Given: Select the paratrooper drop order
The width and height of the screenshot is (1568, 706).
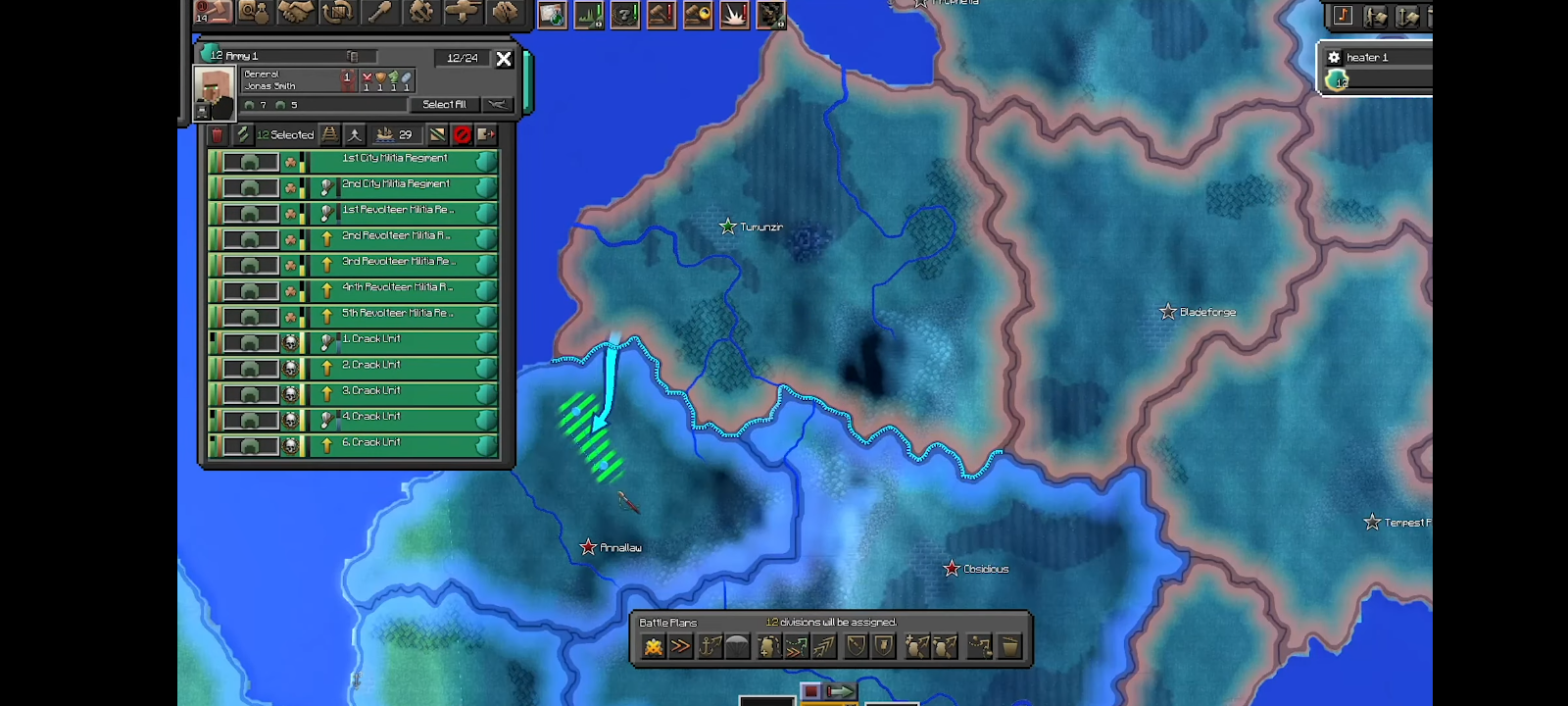Looking at the screenshot, I should (740, 645).
